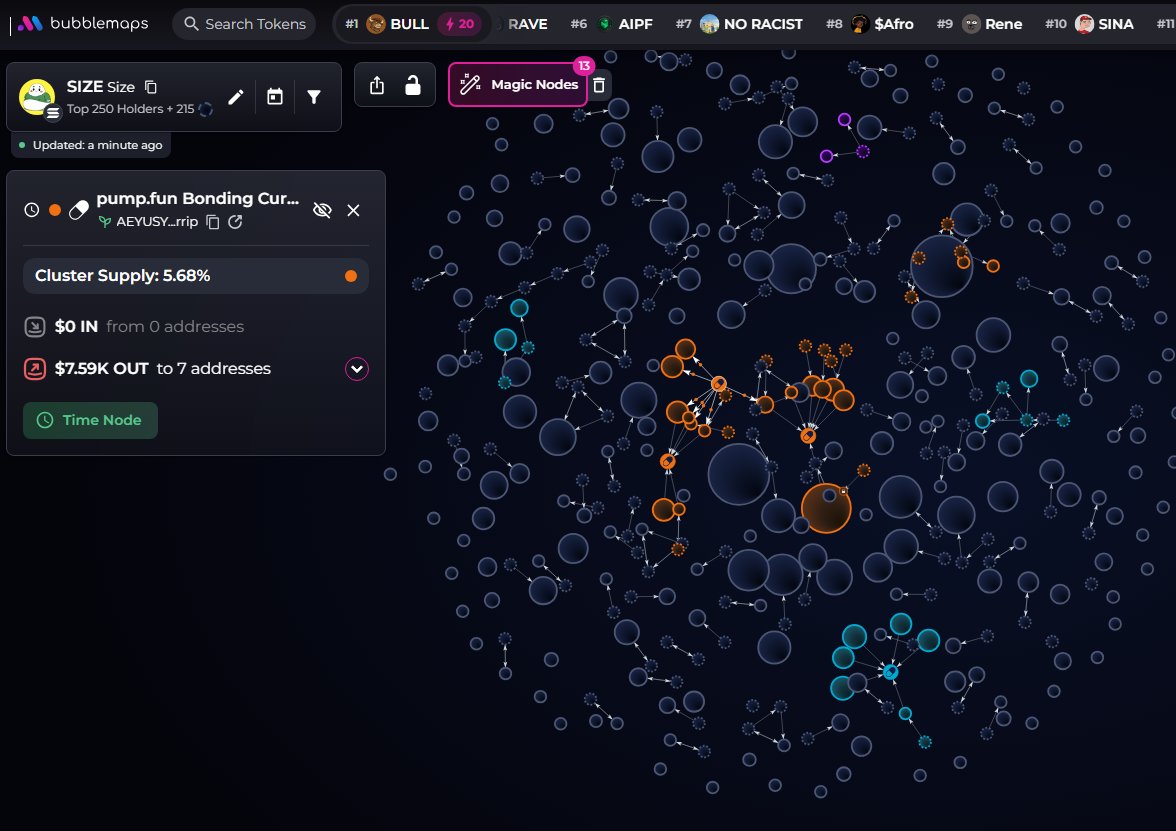This screenshot has width=1176, height=831.
Task: Open the Search Tokens field
Action: [244, 24]
